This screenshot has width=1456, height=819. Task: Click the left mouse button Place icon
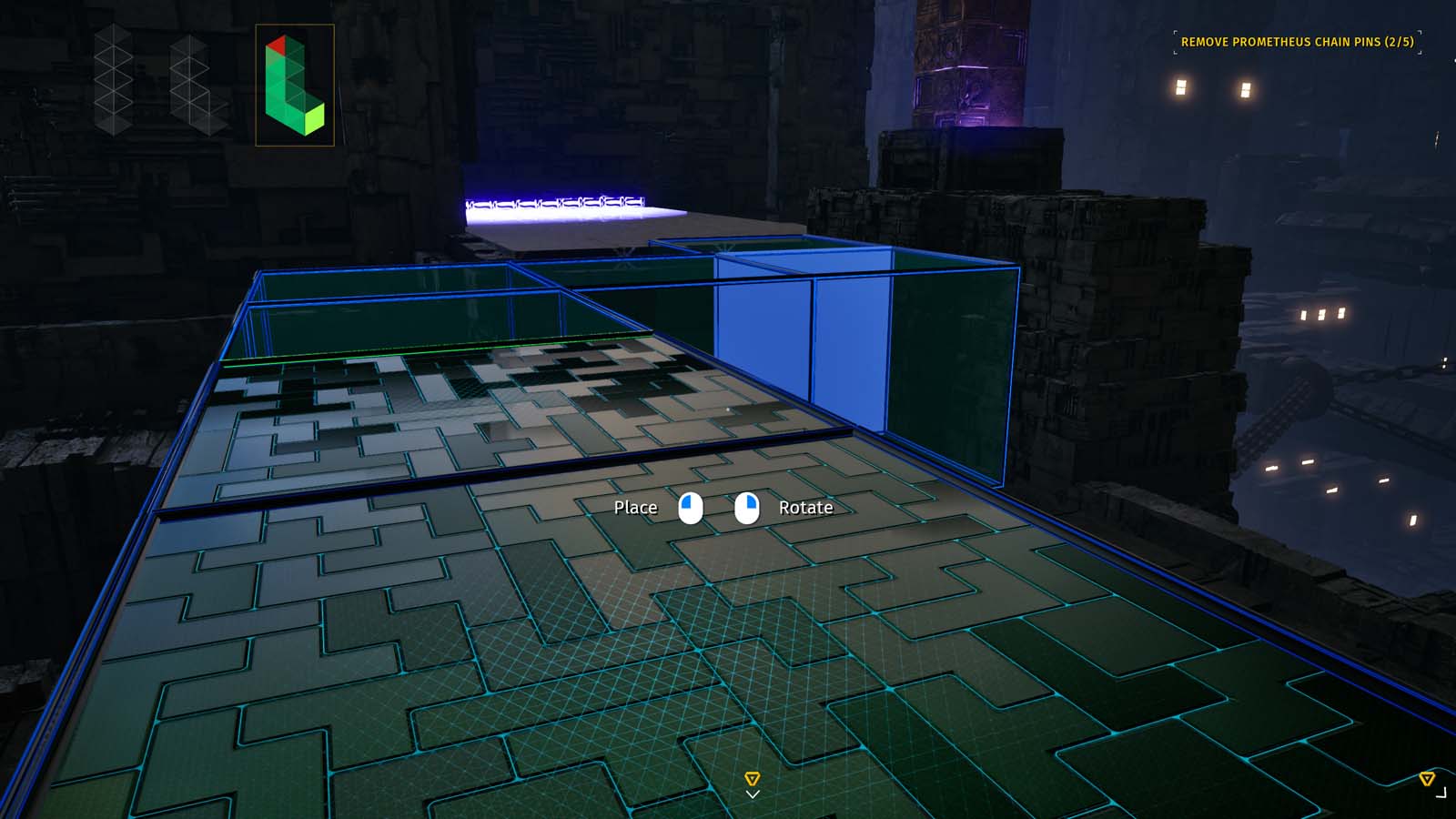point(692,508)
